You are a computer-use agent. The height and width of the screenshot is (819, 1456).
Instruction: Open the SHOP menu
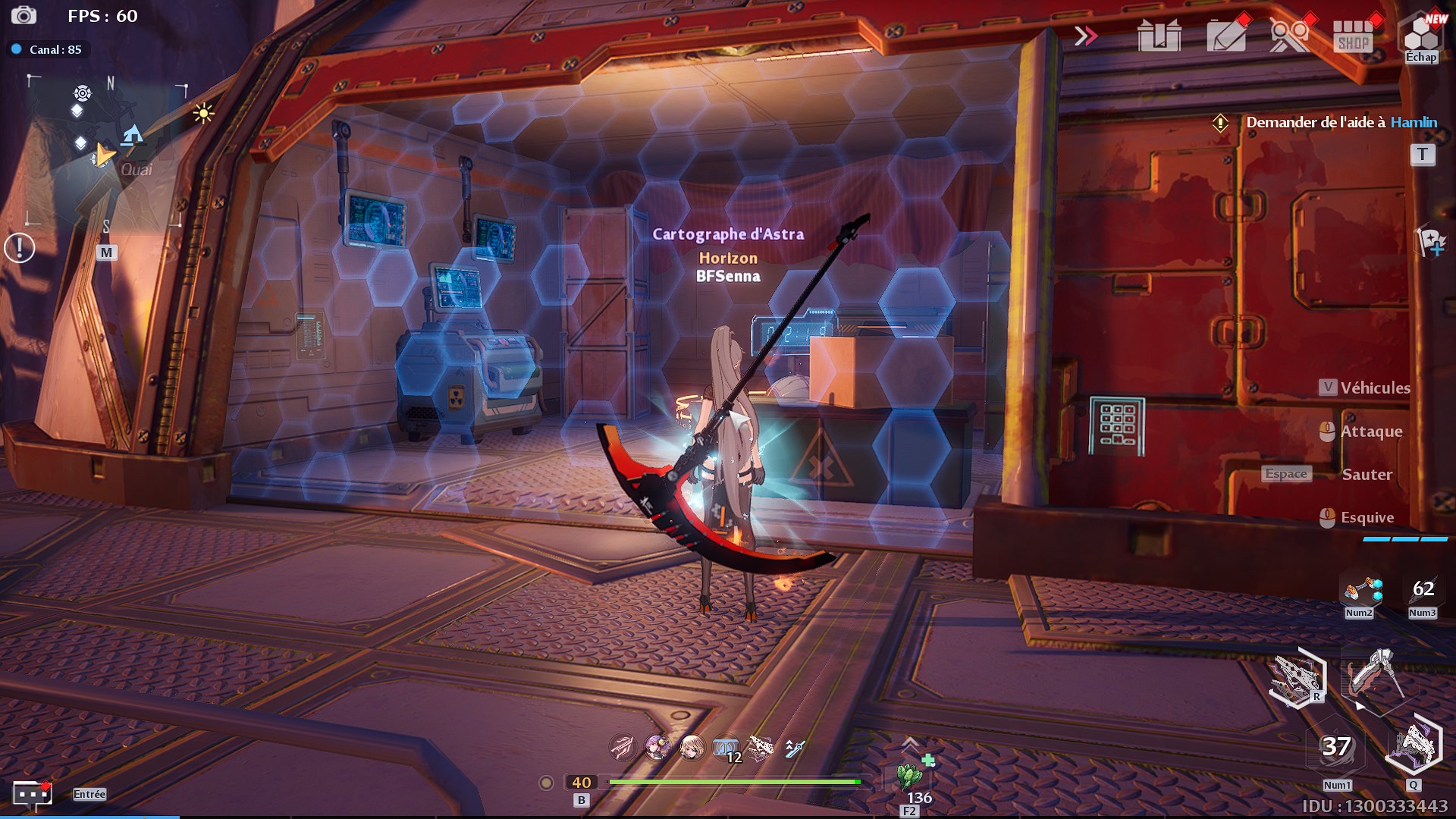tap(1353, 36)
